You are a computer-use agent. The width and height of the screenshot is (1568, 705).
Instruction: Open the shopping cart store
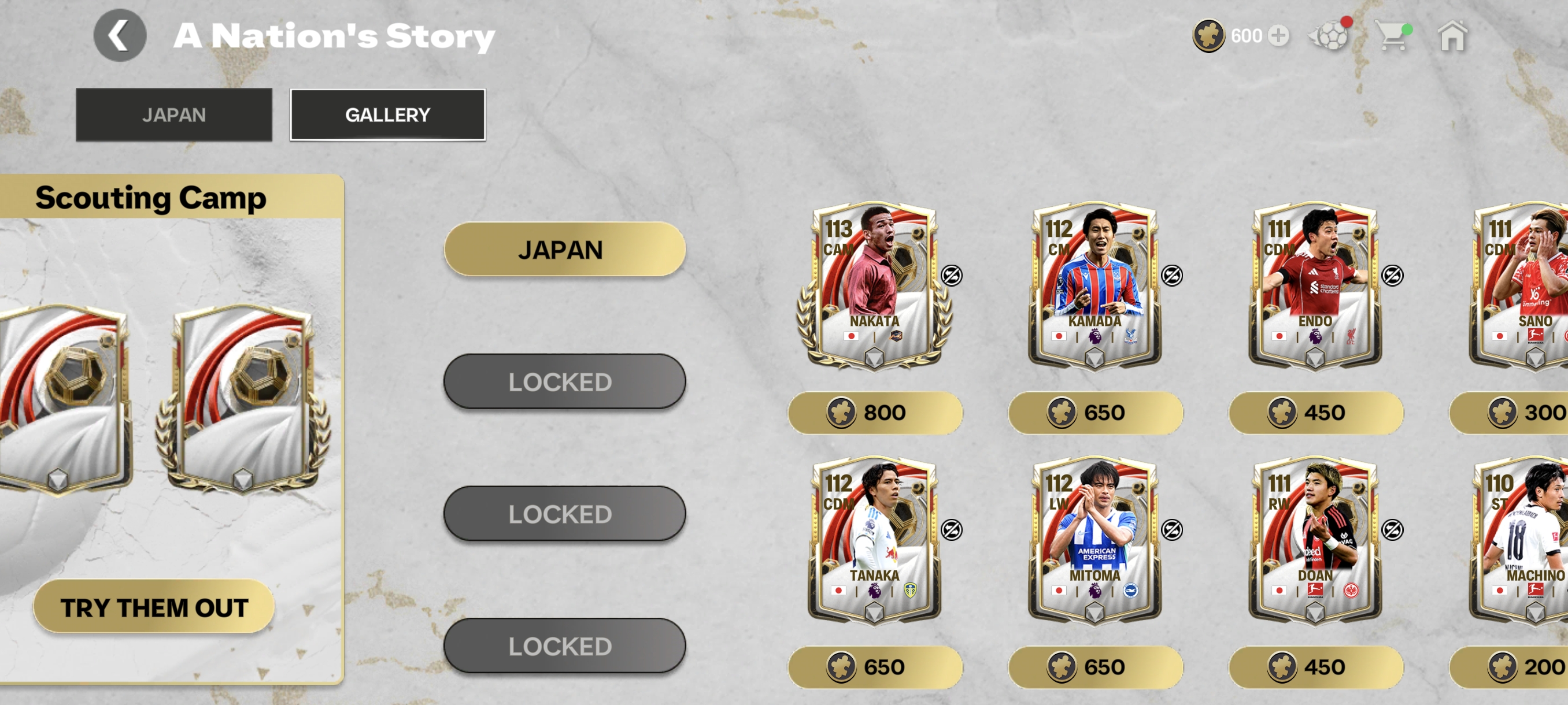(x=1392, y=36)
